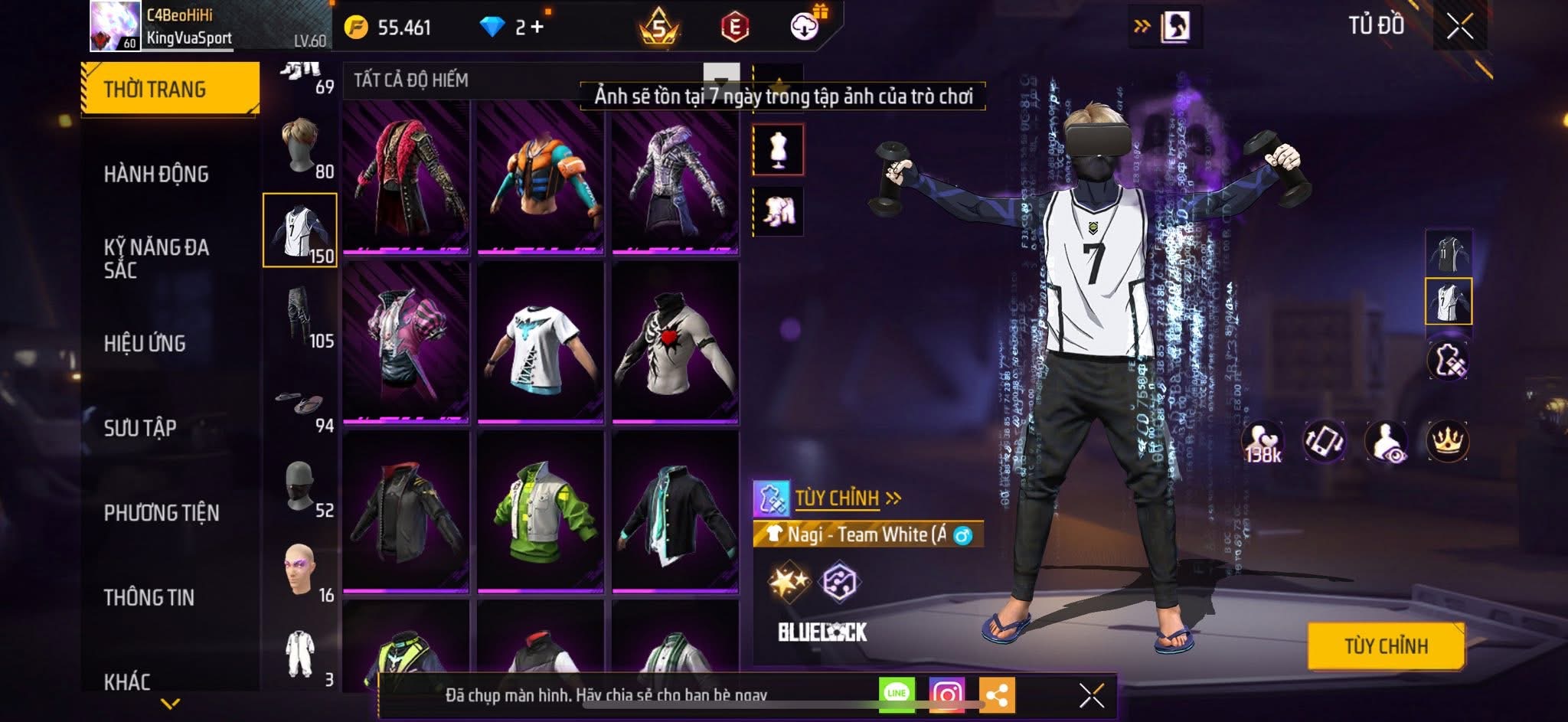This screenshot has width=1568, height=722.
Task: Share screenshot via LINE
Action: pyautogui.click(x=897, y=694)
